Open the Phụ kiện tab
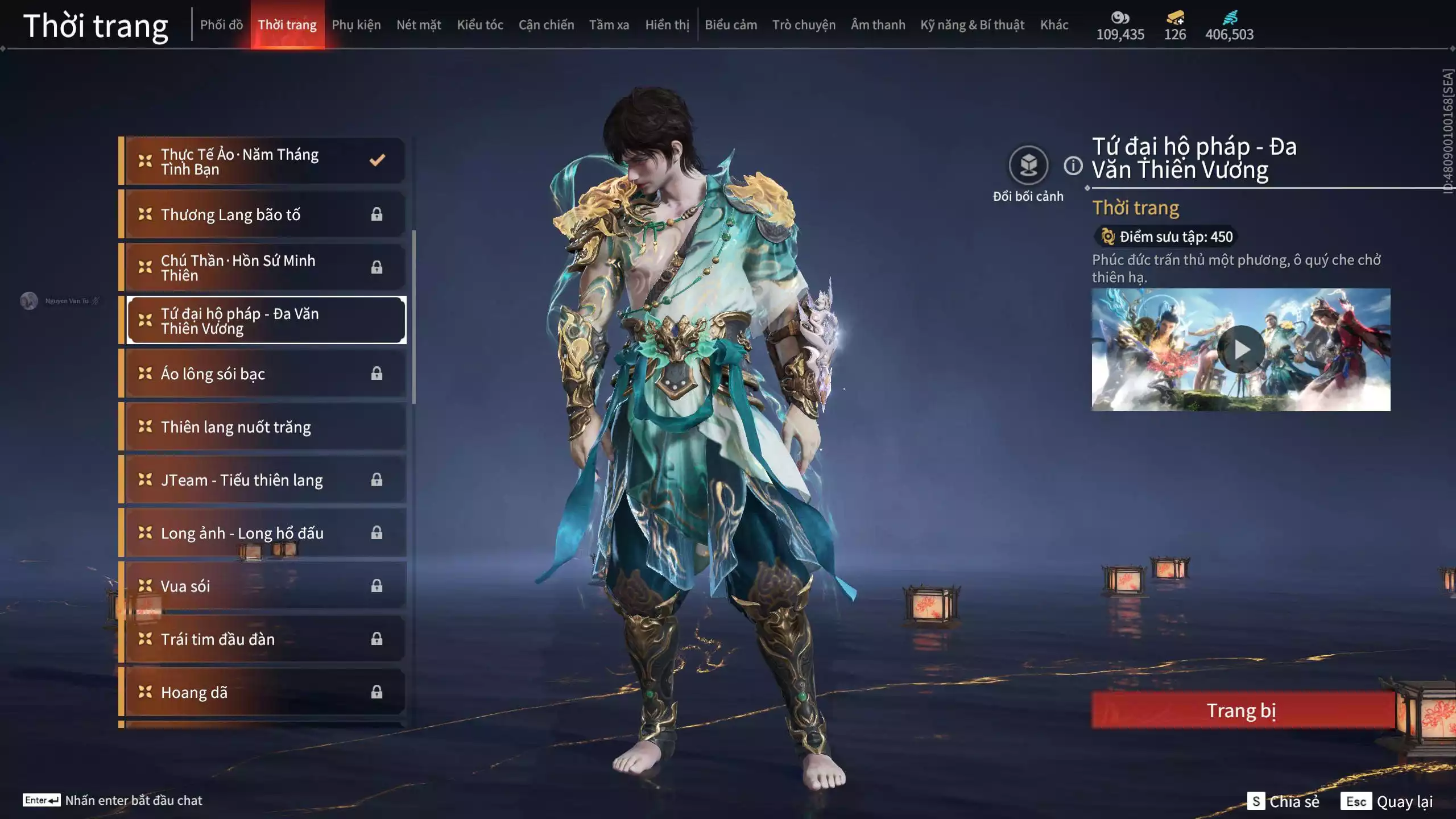Image resolution: width=1456 pixels, height=819 pixels. (356, 25)
